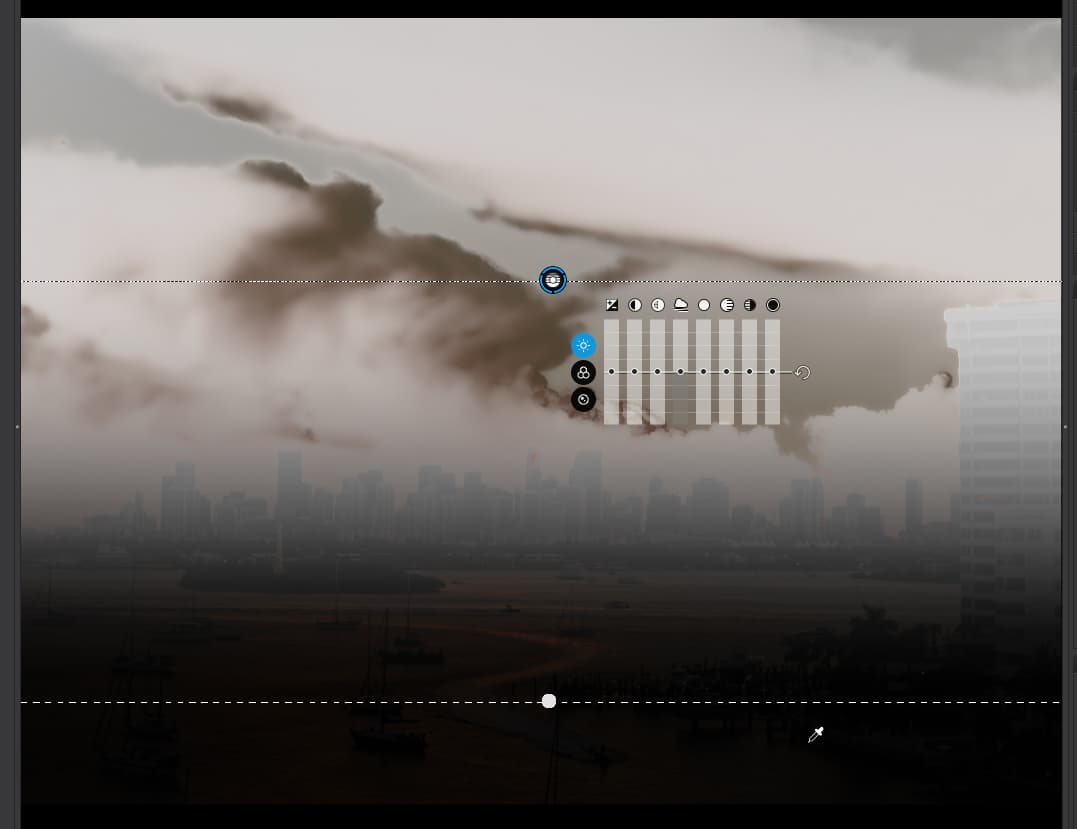The image size is (1077, 829).
Task: Click the cloud-shaped slider icon
Action: coord(681,305)
